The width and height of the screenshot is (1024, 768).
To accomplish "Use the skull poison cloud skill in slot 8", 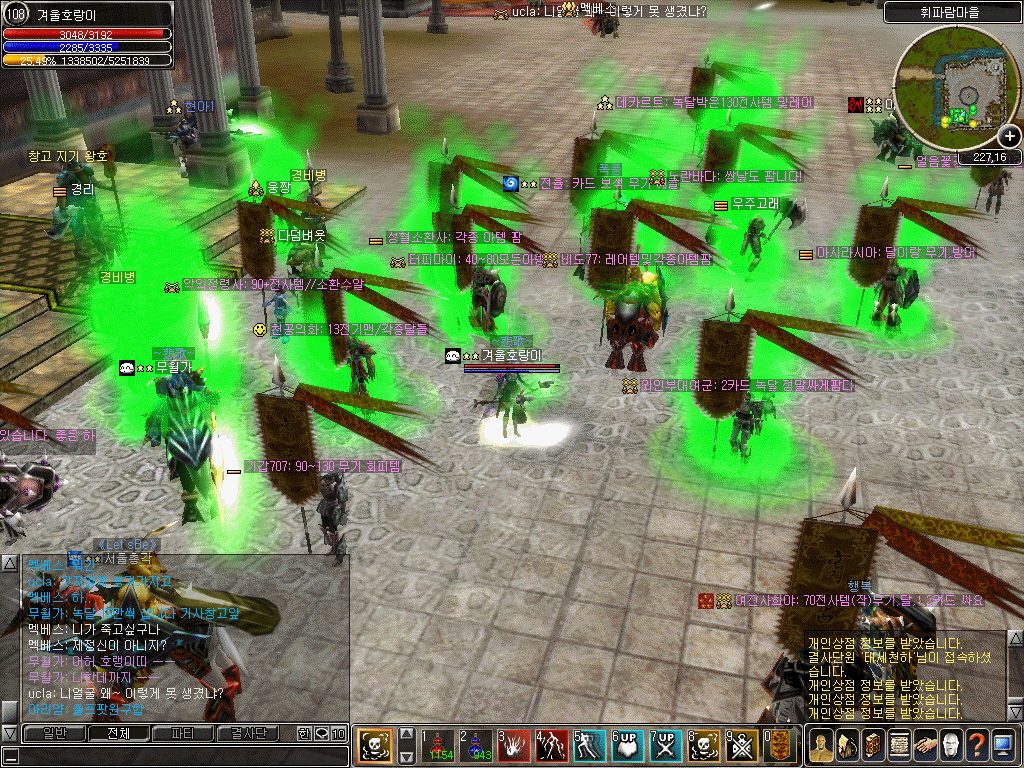I will point(704,746).
